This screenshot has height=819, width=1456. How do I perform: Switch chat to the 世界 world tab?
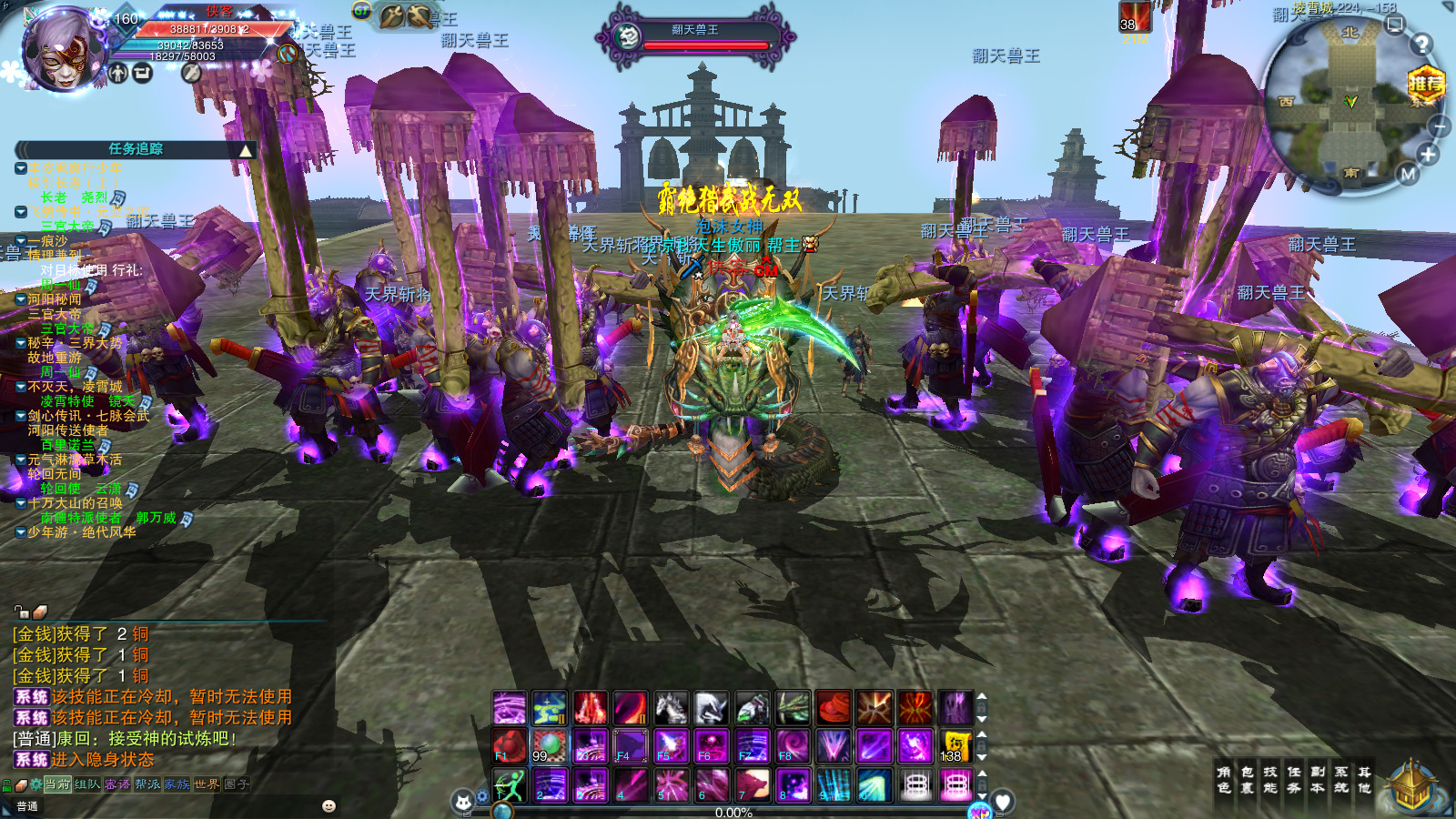point(207,784)
